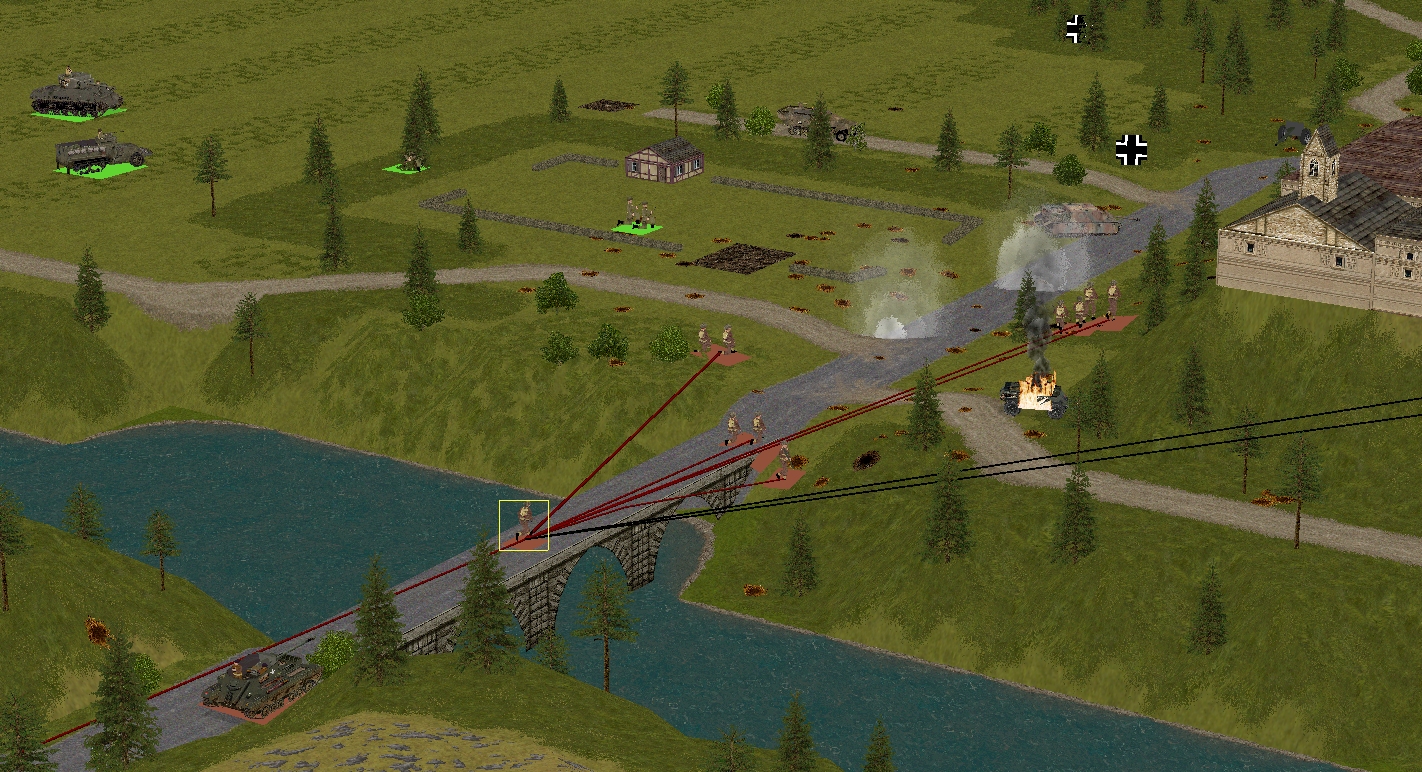This screenshot has height=772, width=1422.
Task: Select the green-based halftrack beside the tank
Action: tap(101, 153)
